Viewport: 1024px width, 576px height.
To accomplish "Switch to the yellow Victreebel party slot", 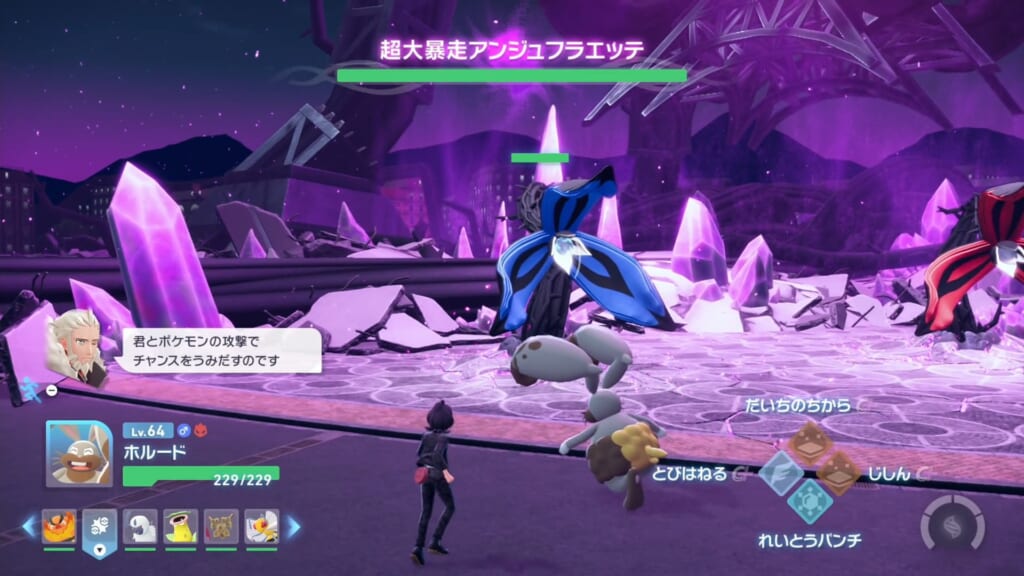I will tap(181, 526).
